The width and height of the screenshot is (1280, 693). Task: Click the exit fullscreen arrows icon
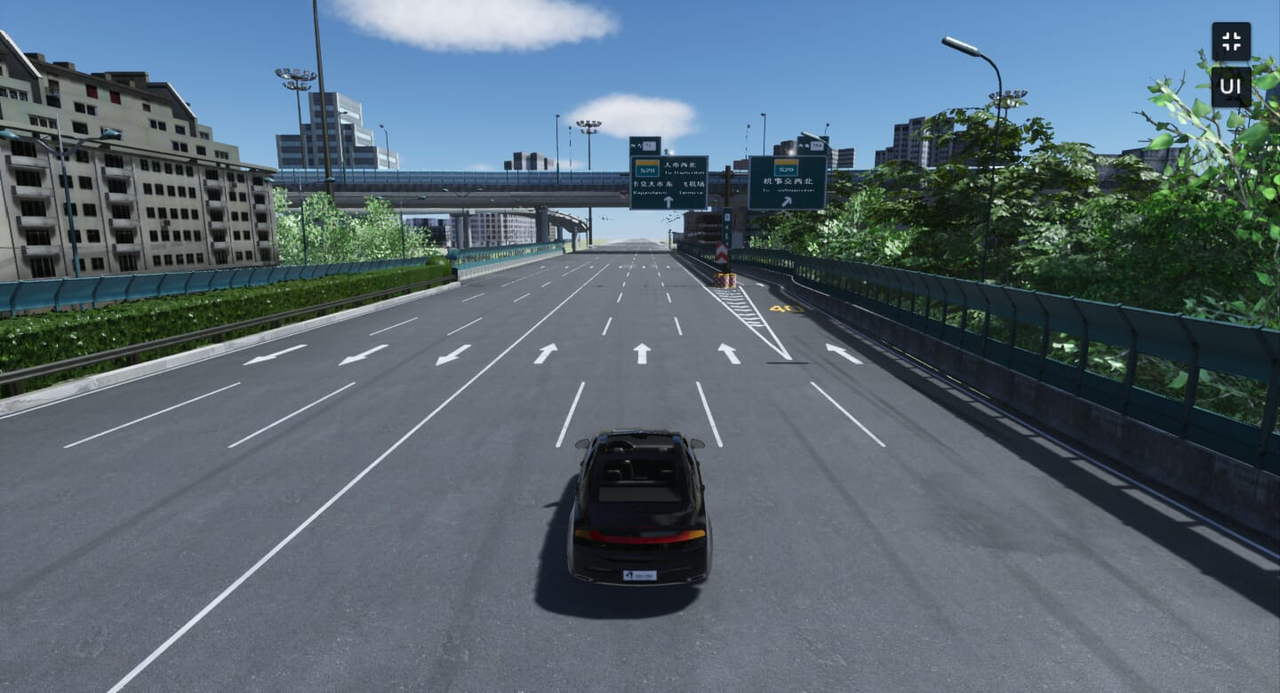[x=1231, y=42]
